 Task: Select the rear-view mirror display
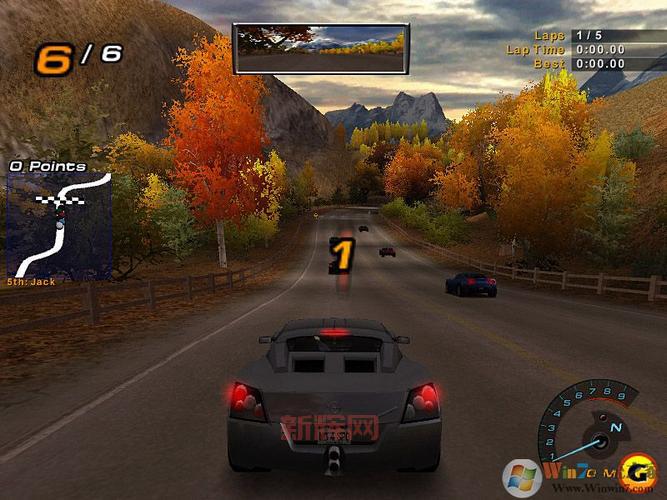click(x=320, y=49)
